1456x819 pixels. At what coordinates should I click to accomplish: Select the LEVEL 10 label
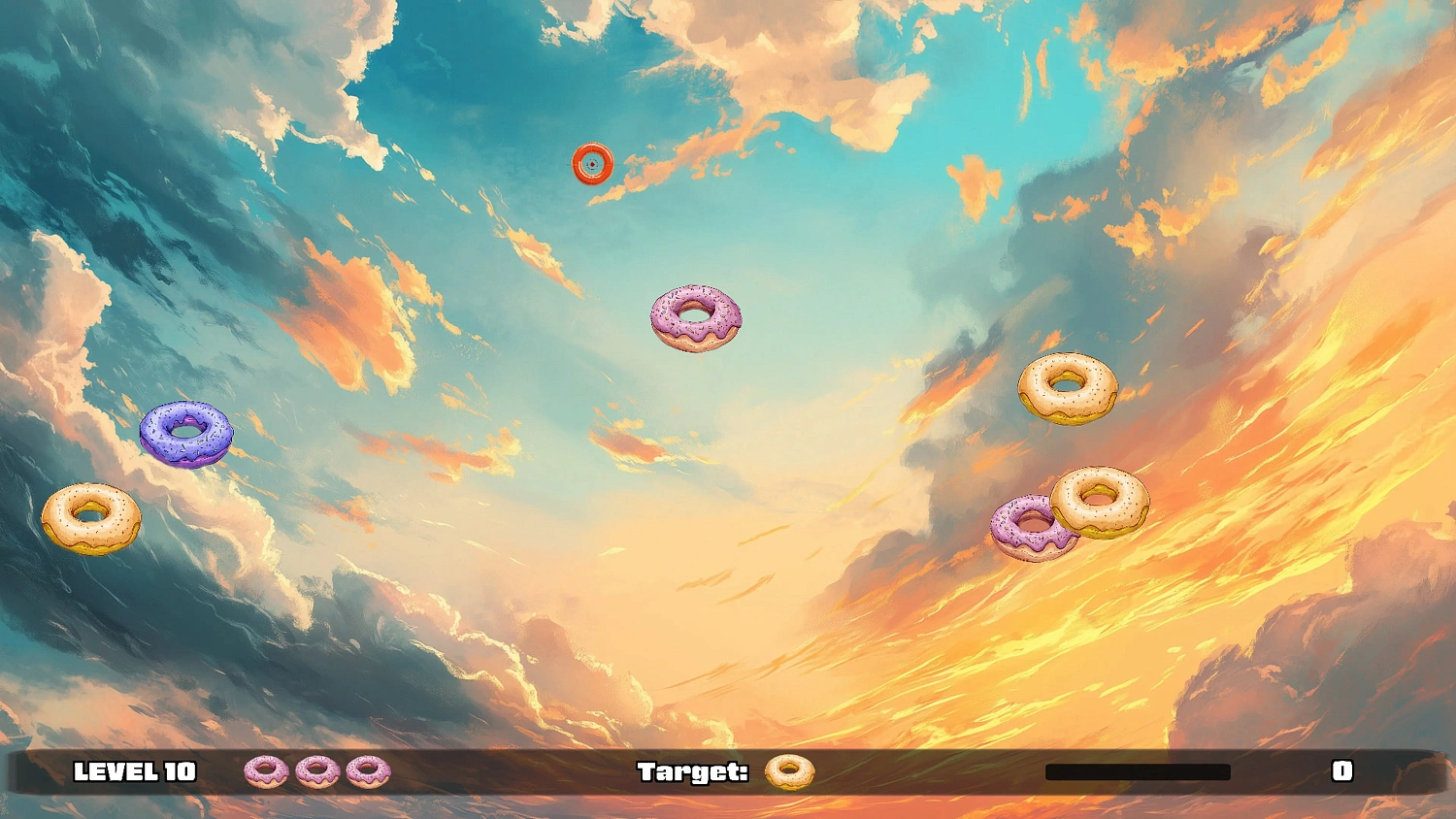[x=134, y=772]
